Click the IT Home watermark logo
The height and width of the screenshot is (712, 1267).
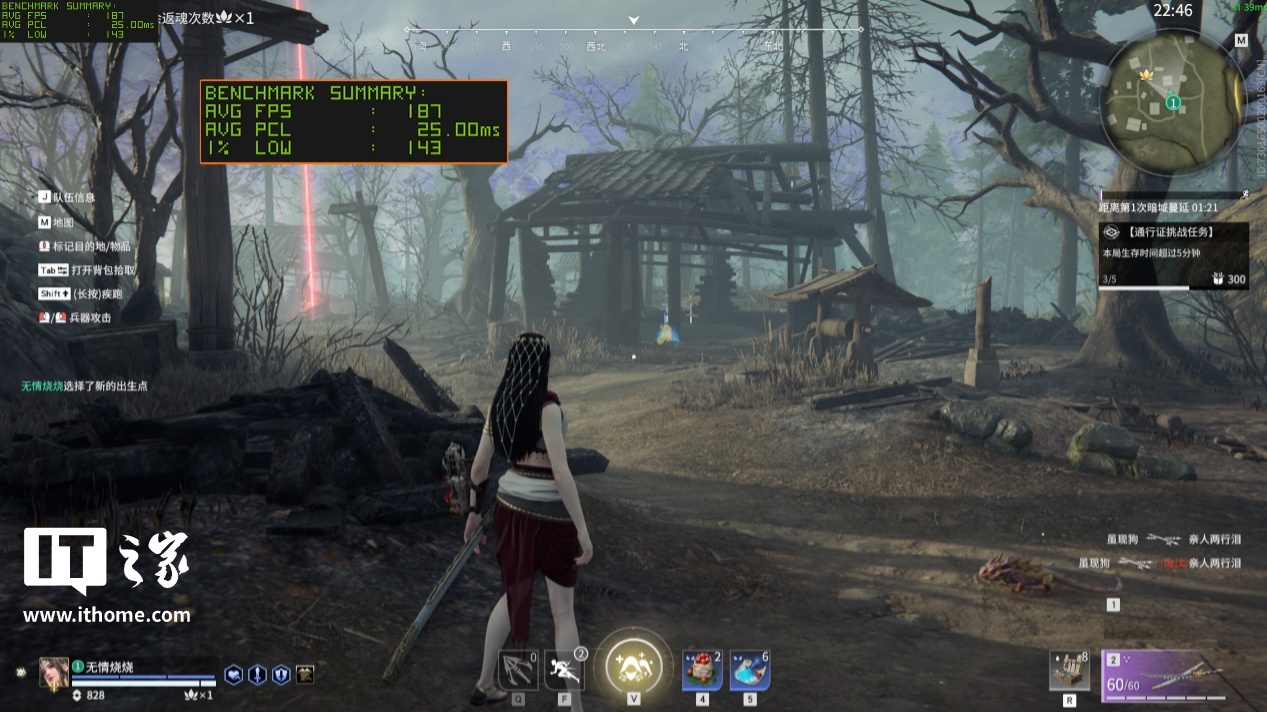[x=107, y=575]
